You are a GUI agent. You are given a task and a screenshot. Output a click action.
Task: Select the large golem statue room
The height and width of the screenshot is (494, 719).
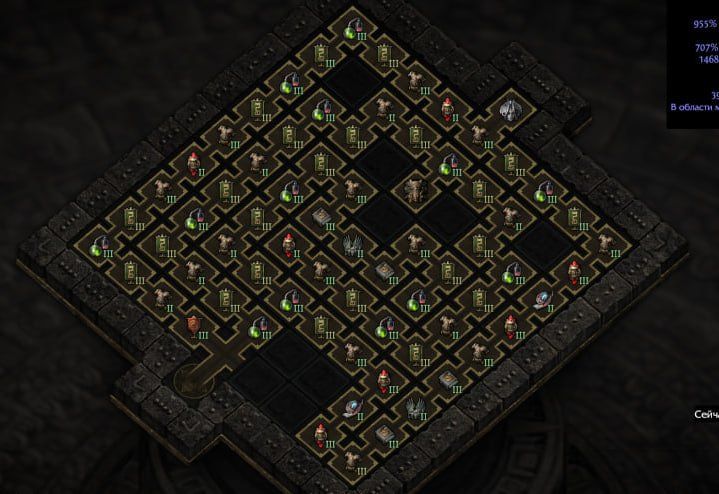click(x=415, y=188)
